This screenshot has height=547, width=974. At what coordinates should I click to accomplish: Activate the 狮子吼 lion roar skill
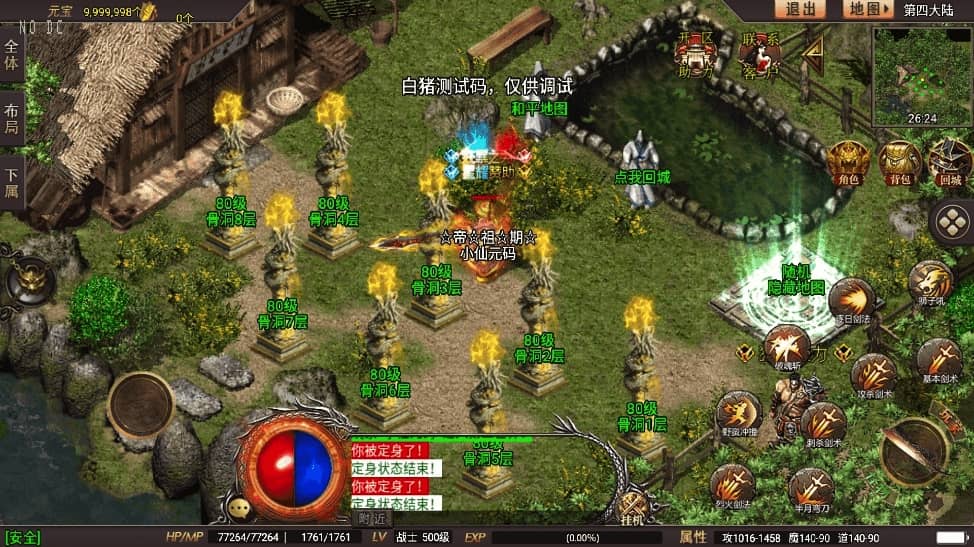(931, 282)
